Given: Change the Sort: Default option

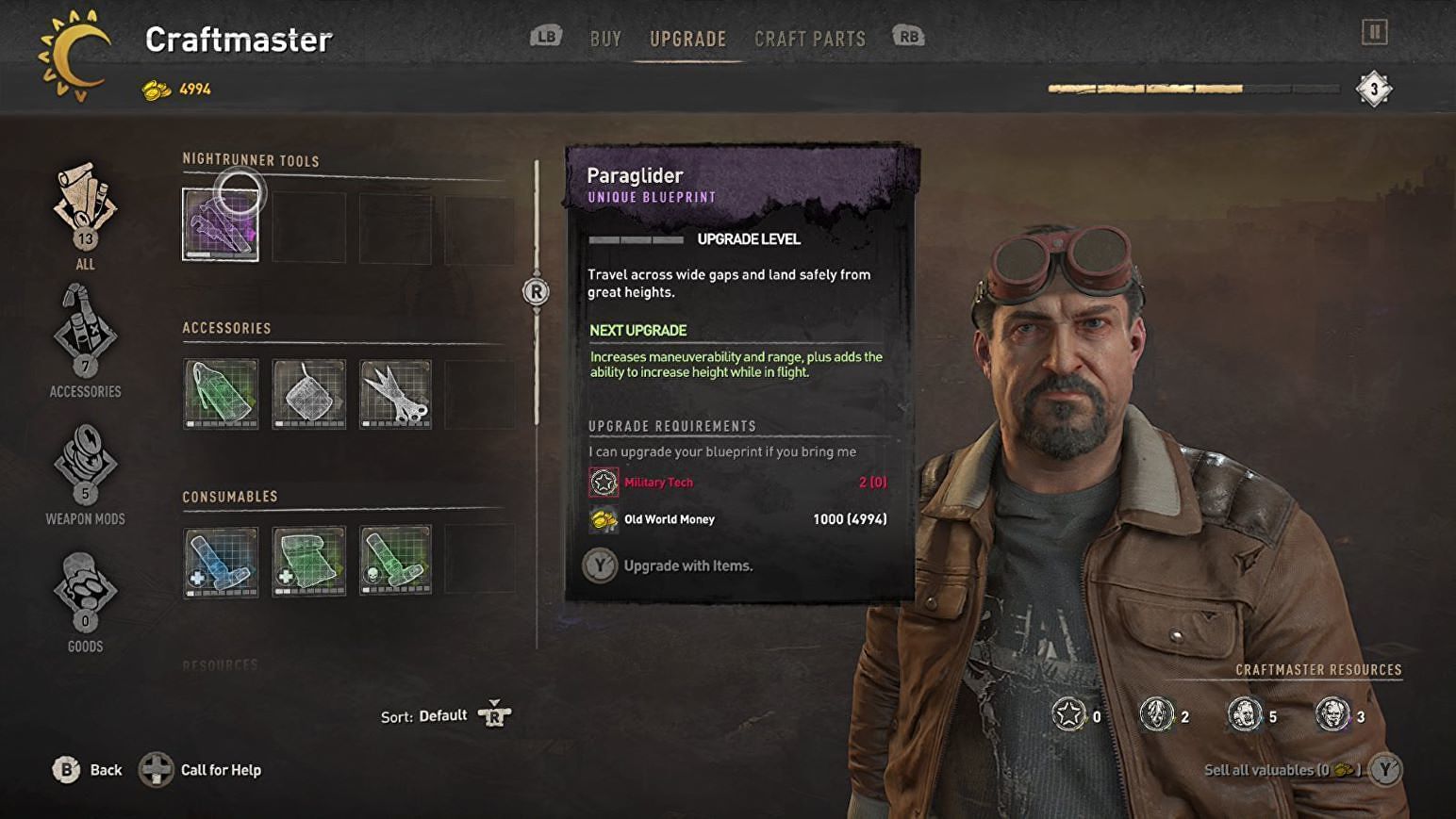Looking at the screenshot, I should [x=443, y=716].
